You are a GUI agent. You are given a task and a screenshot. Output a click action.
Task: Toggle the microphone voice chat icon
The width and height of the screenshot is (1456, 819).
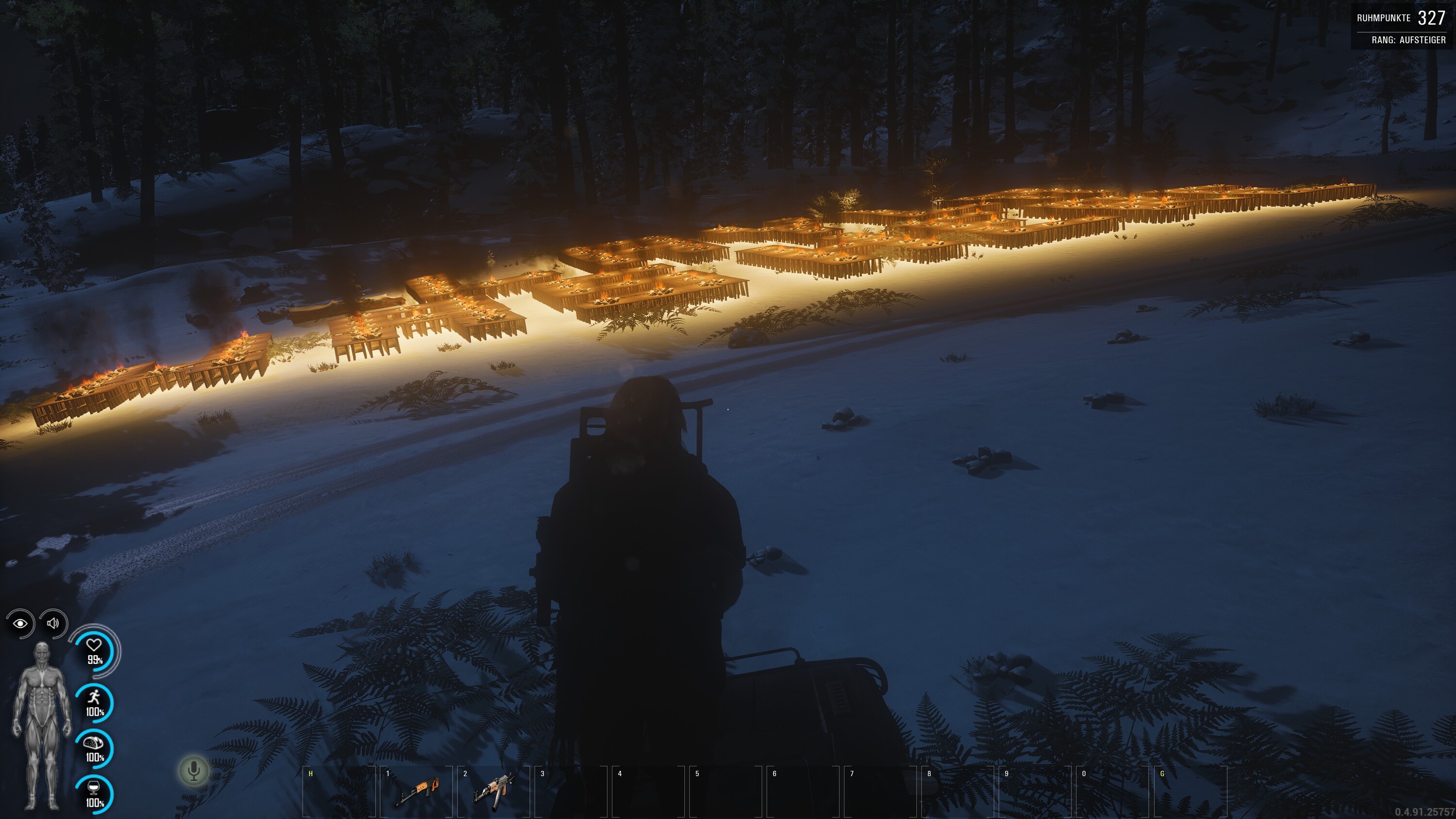point(194,771)
